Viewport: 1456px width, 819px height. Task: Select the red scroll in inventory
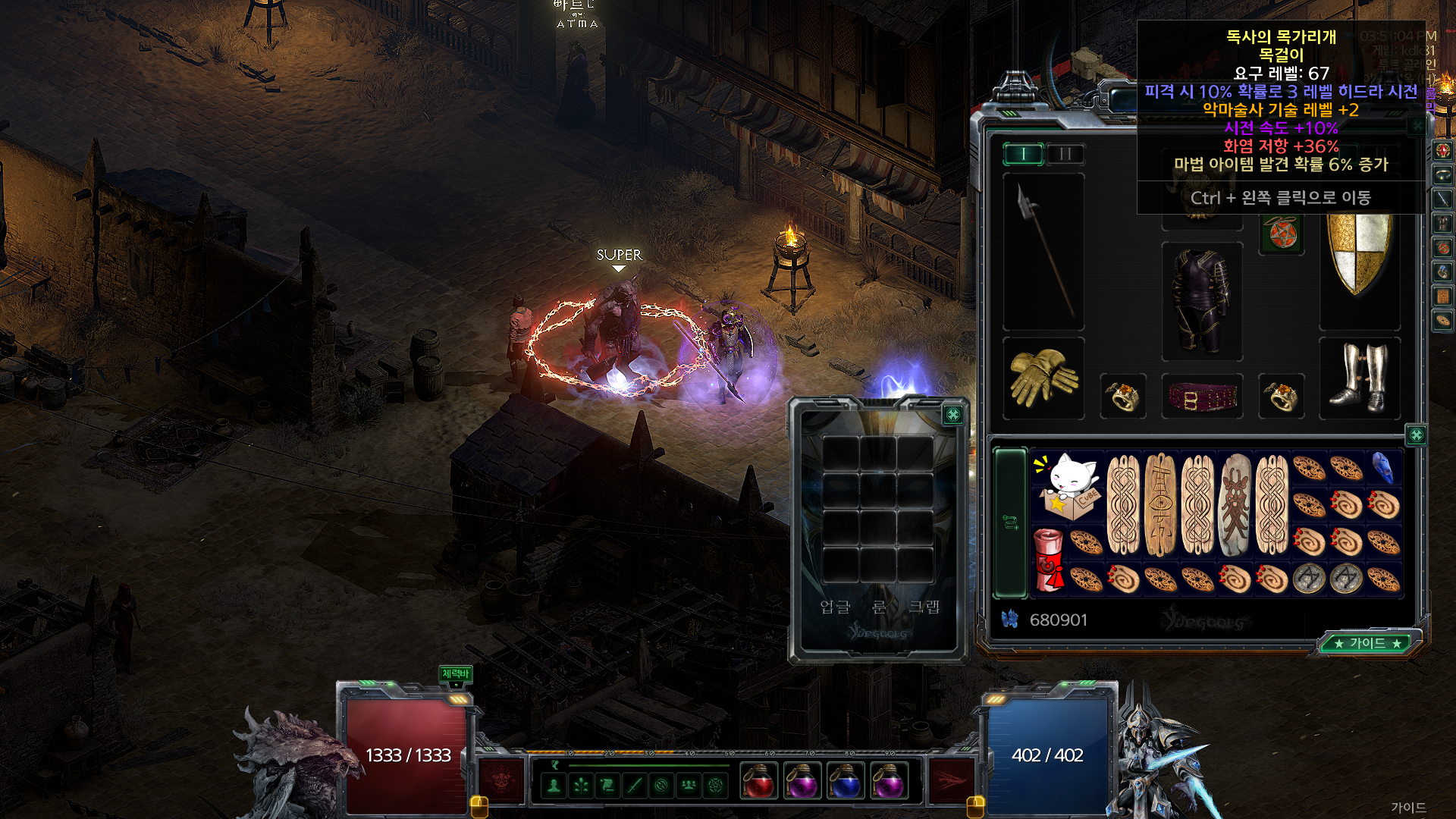(1049, 560)
